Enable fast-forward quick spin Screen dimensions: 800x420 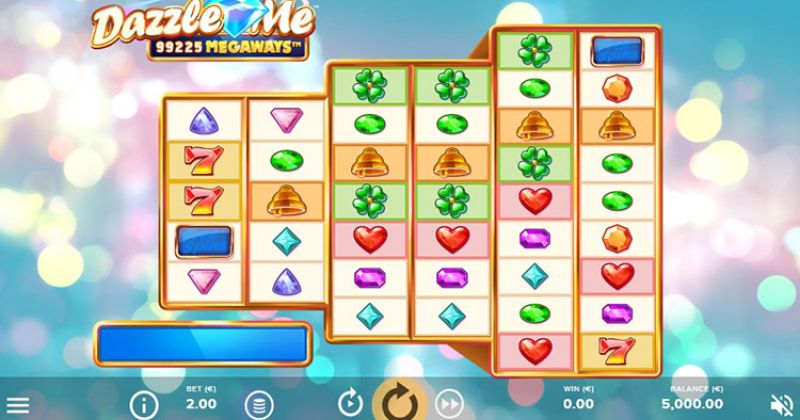tap(448, 402)
